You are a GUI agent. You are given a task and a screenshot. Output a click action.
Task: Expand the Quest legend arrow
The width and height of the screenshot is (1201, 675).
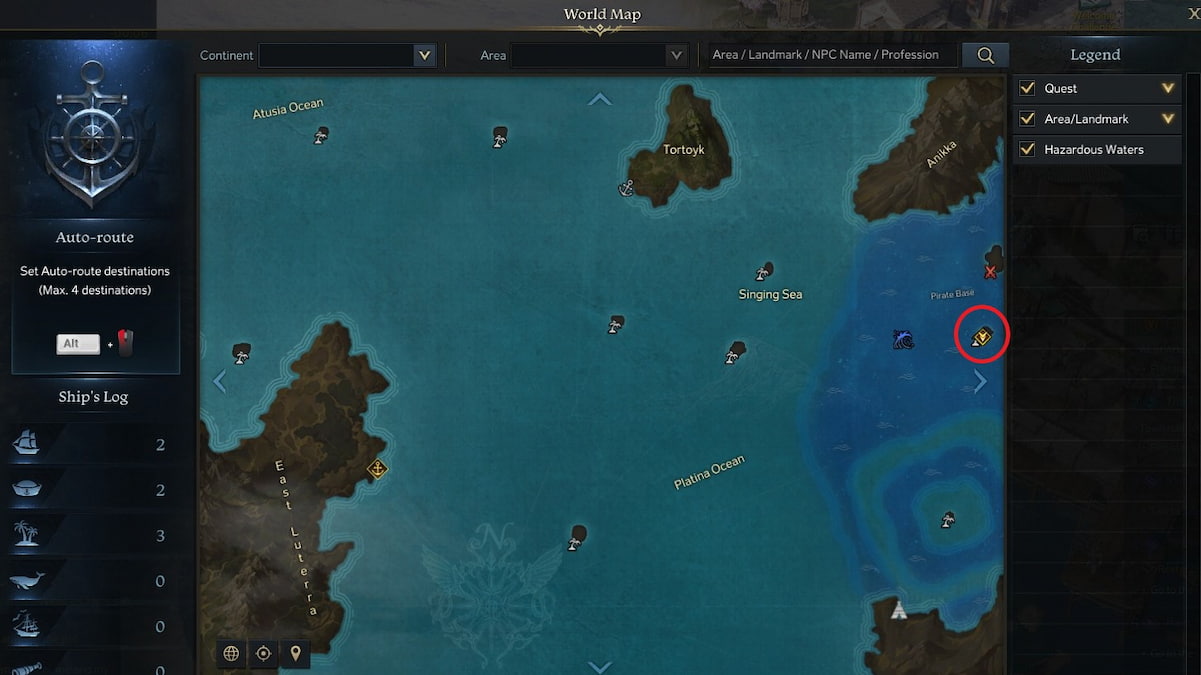pyautogui.click(x=1167, y=88)
